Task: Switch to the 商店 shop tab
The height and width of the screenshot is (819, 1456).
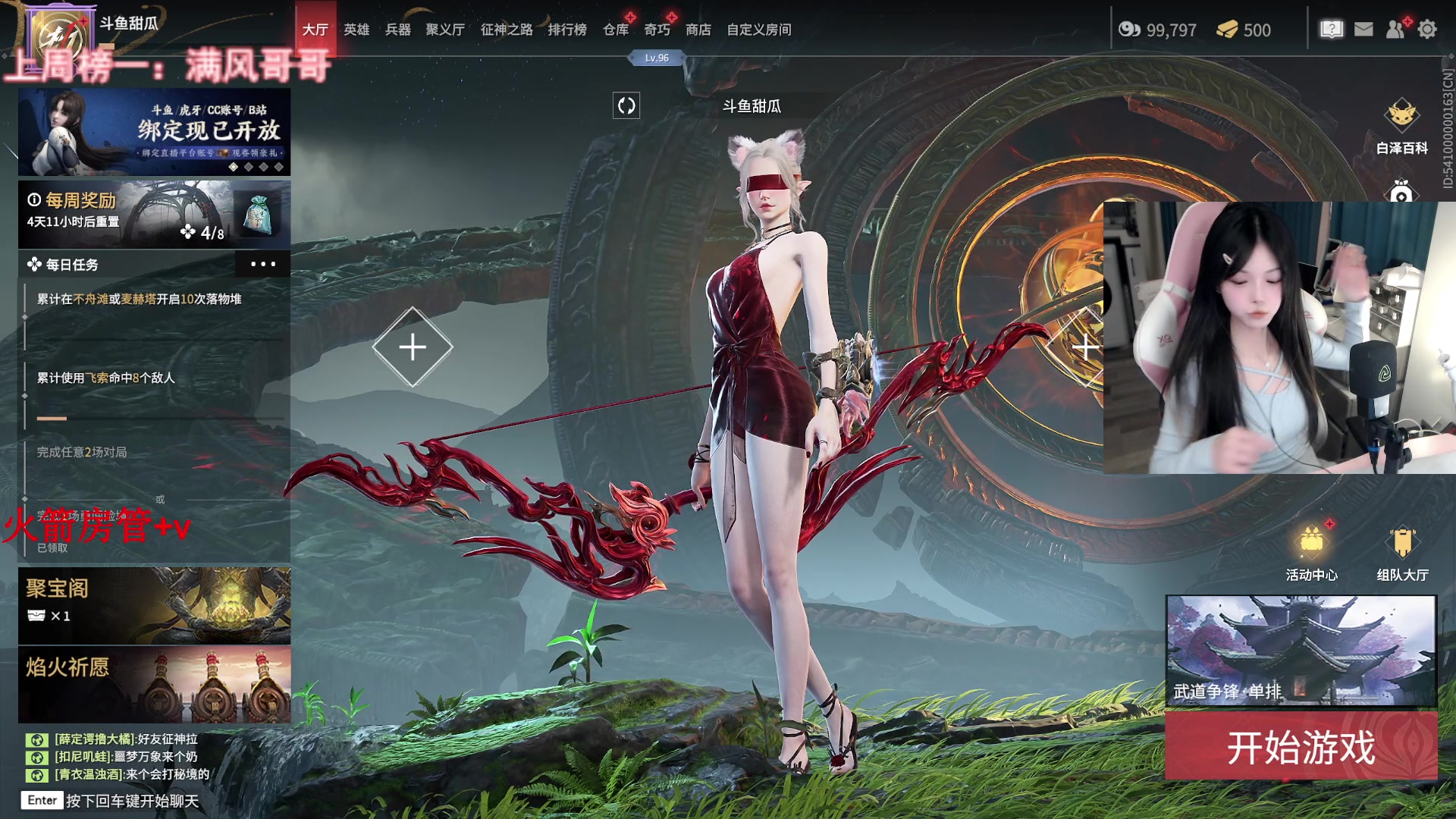Action: [x=698, y=30]
